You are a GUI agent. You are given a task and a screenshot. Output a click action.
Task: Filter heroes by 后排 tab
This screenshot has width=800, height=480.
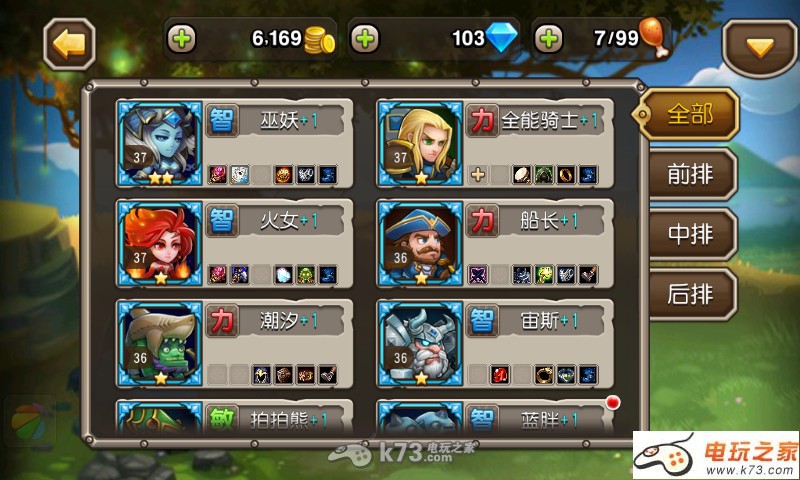[x=690, y=293]
